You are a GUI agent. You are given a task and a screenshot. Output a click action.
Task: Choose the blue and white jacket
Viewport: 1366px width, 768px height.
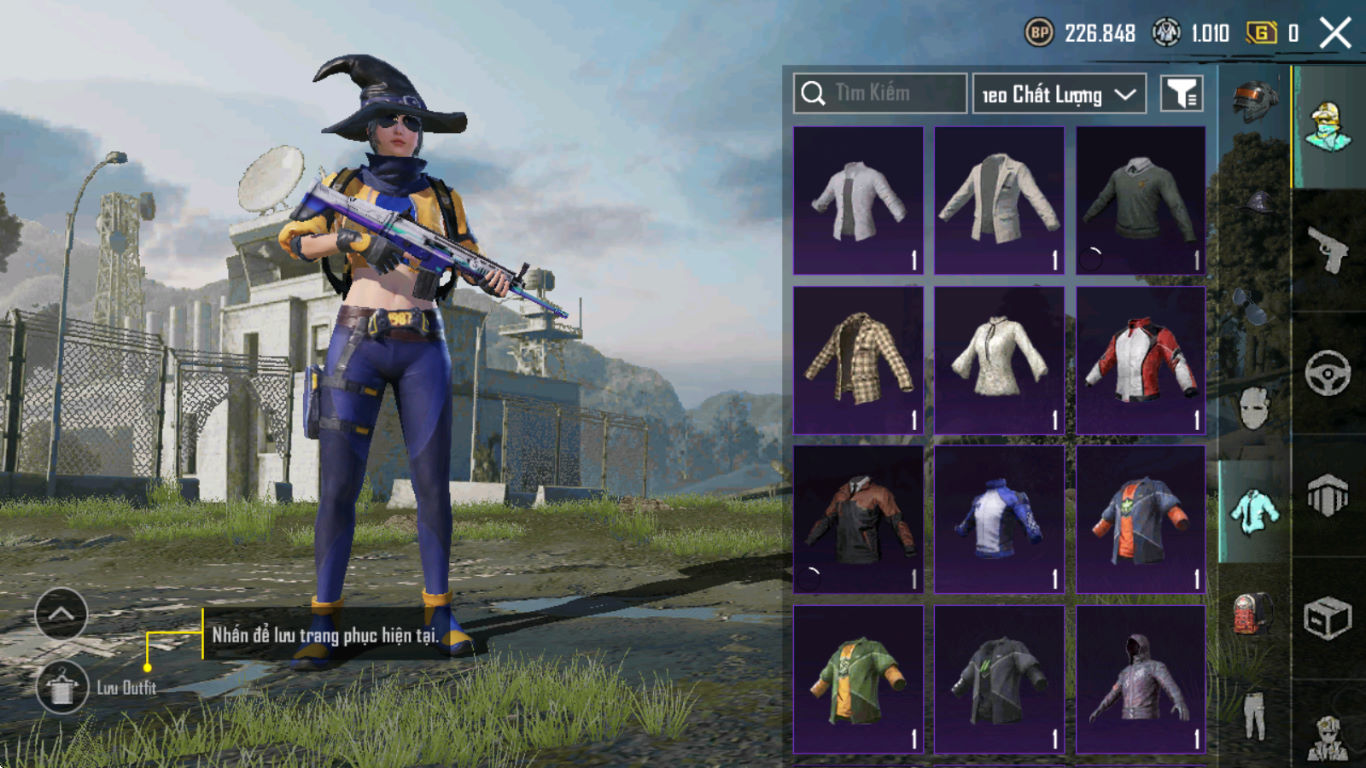pyautogui.click(x=999, y=519)
